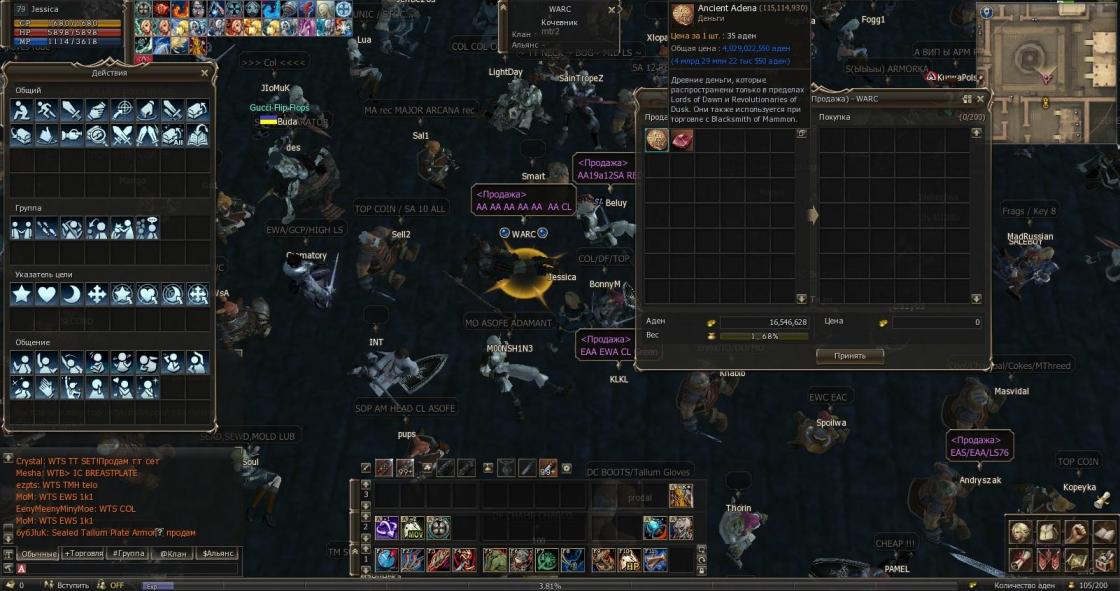Select the Ancient Adena item in the shop
1120x591 pixels.
657,141
